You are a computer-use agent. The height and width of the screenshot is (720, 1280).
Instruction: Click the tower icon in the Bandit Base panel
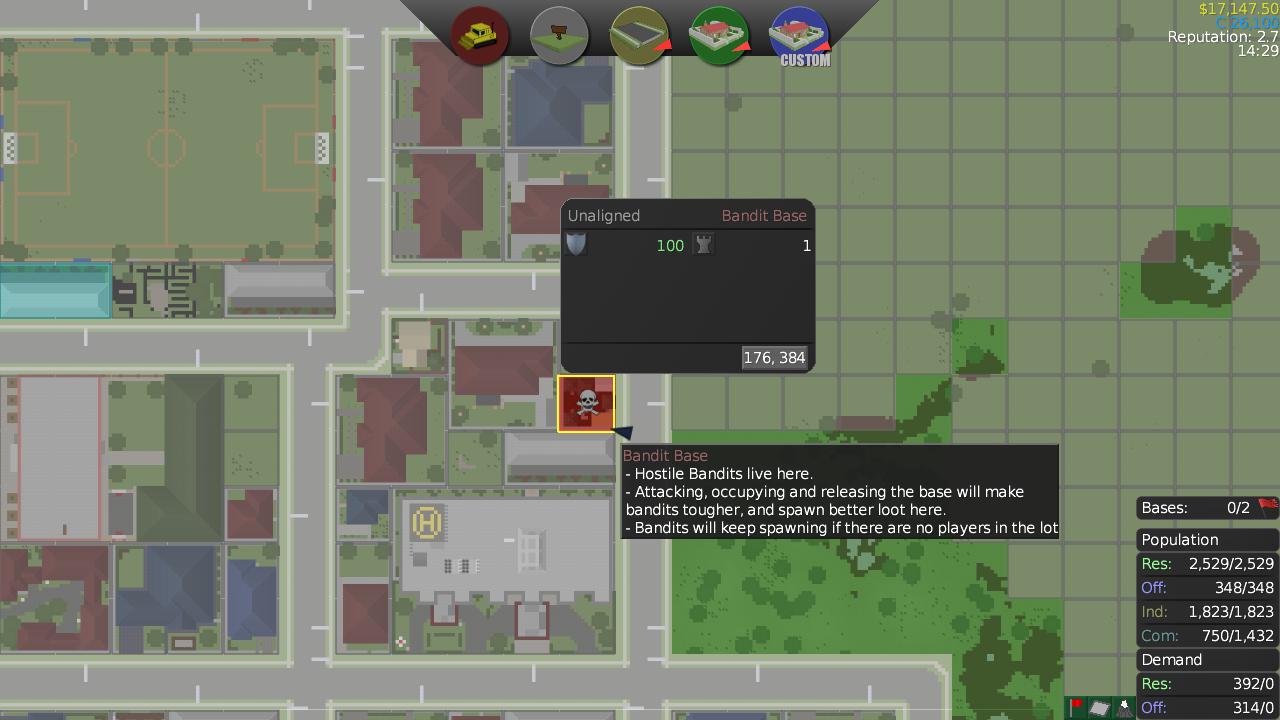[704, 244]
